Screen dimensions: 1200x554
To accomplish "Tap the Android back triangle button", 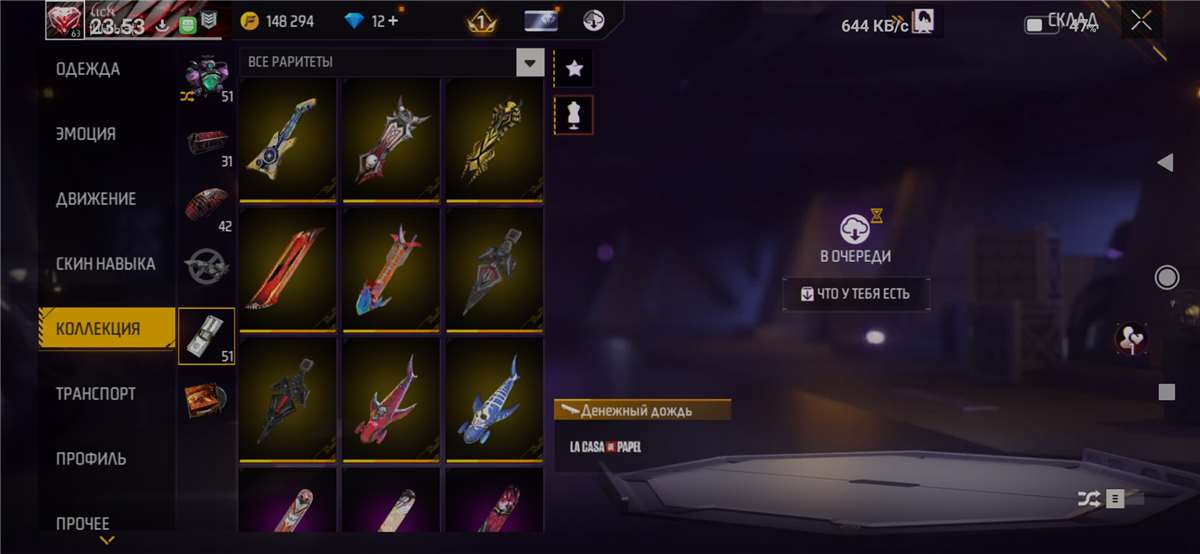I will (1165, 163).
